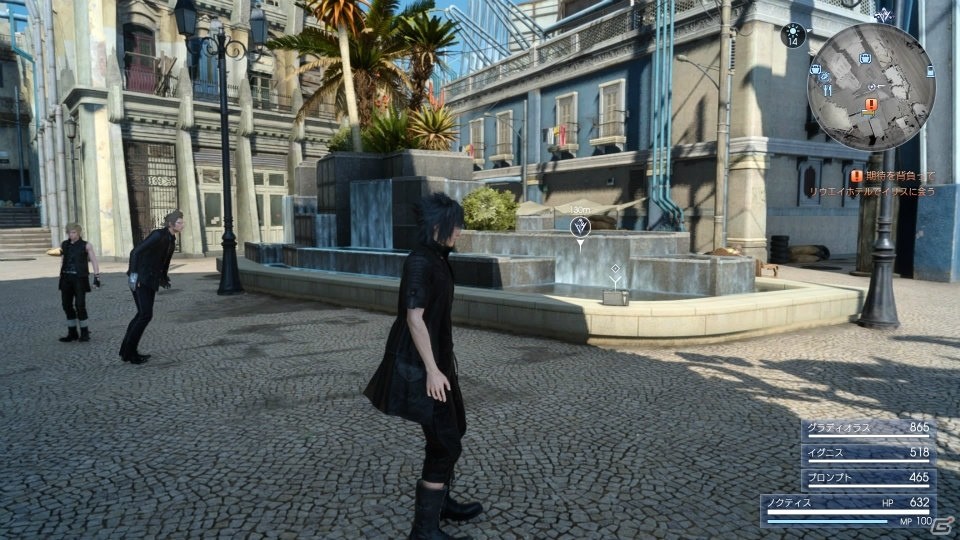Select Prompto's party status panel

[x=868, y=478]
